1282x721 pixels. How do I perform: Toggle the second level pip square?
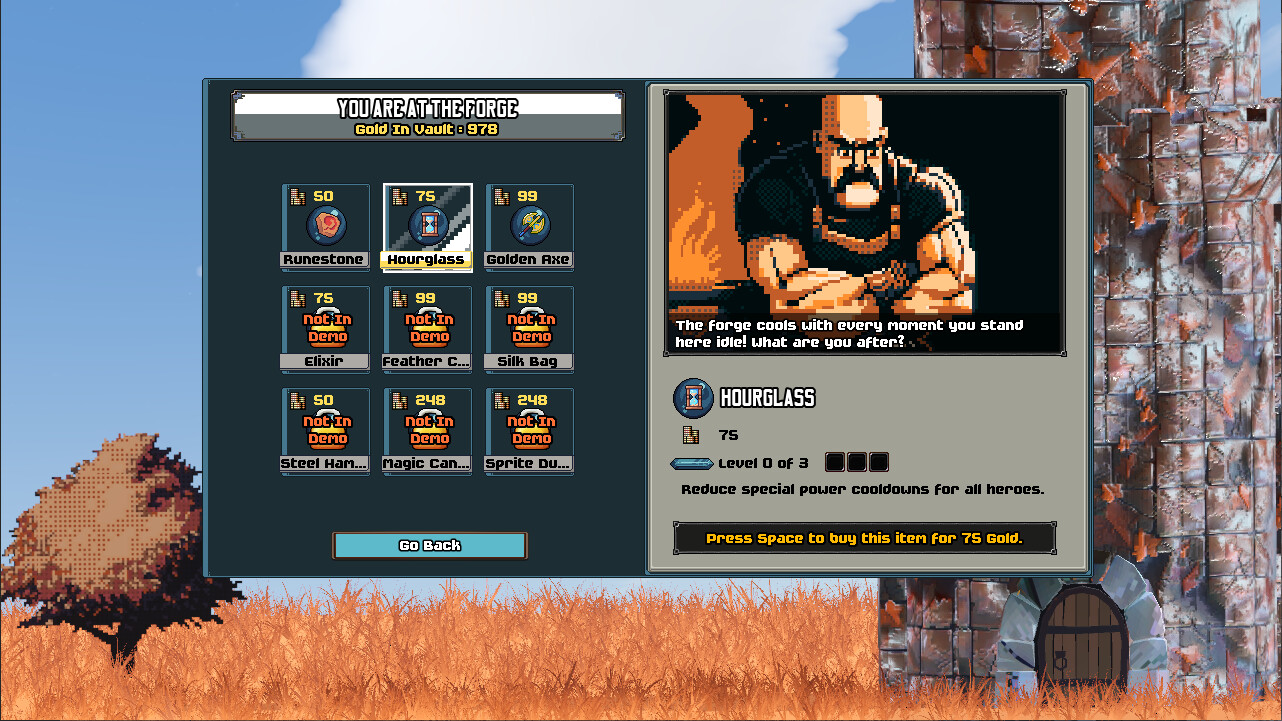856,462
